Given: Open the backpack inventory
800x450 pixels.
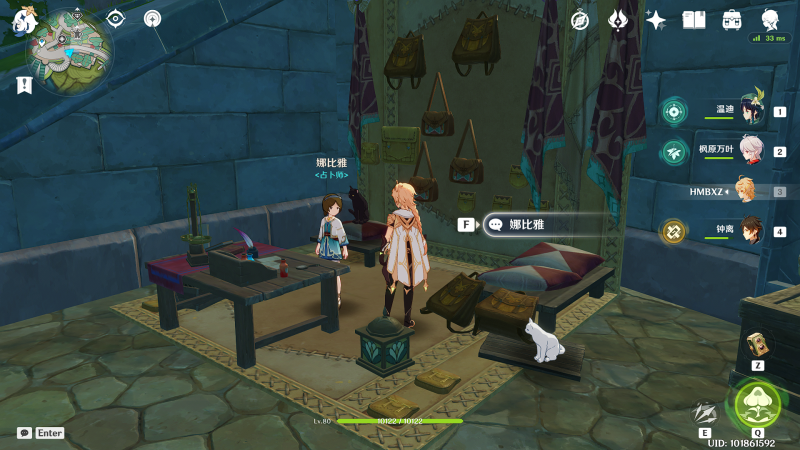Looking at the screenshot, I should tap(732, 20).
